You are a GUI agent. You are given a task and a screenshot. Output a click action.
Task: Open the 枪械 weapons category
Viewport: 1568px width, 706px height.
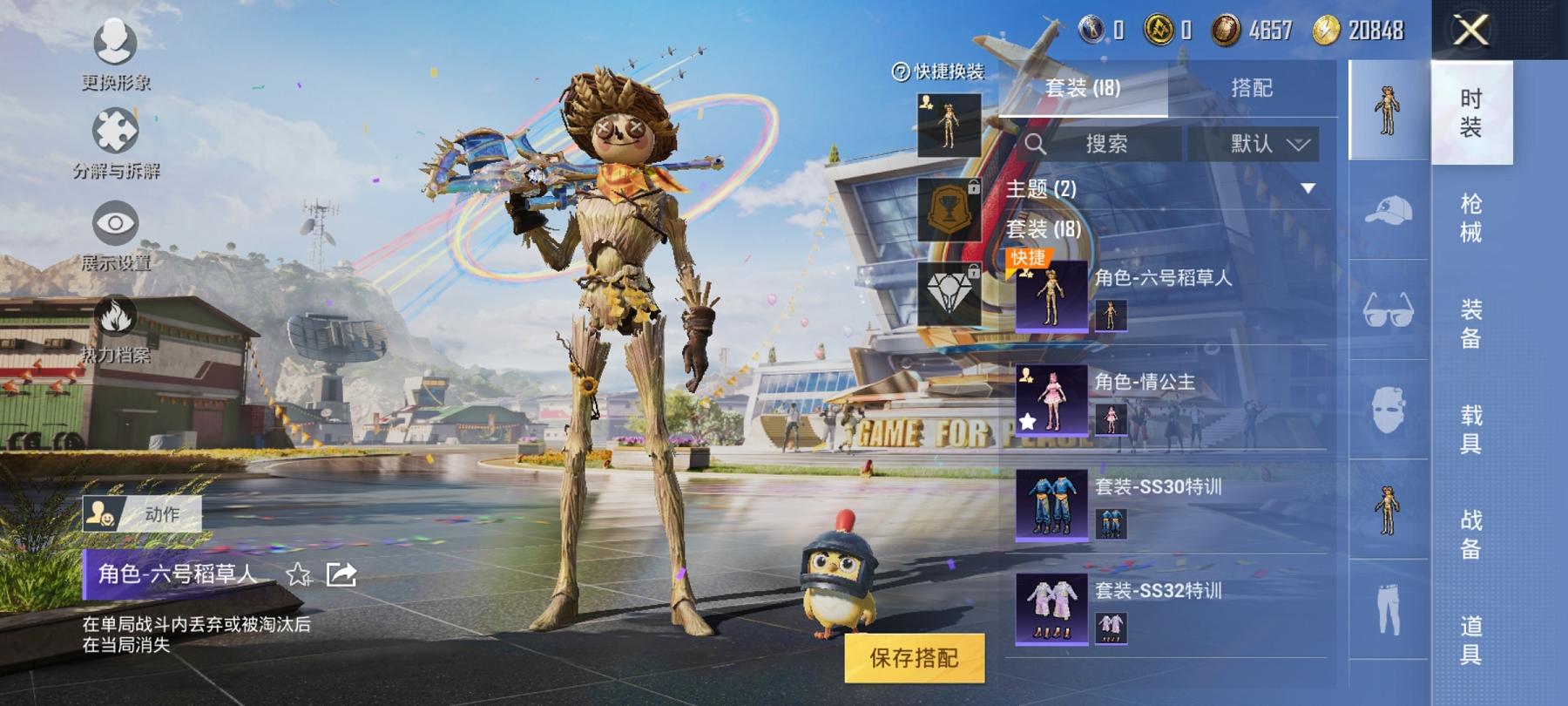1470,218
